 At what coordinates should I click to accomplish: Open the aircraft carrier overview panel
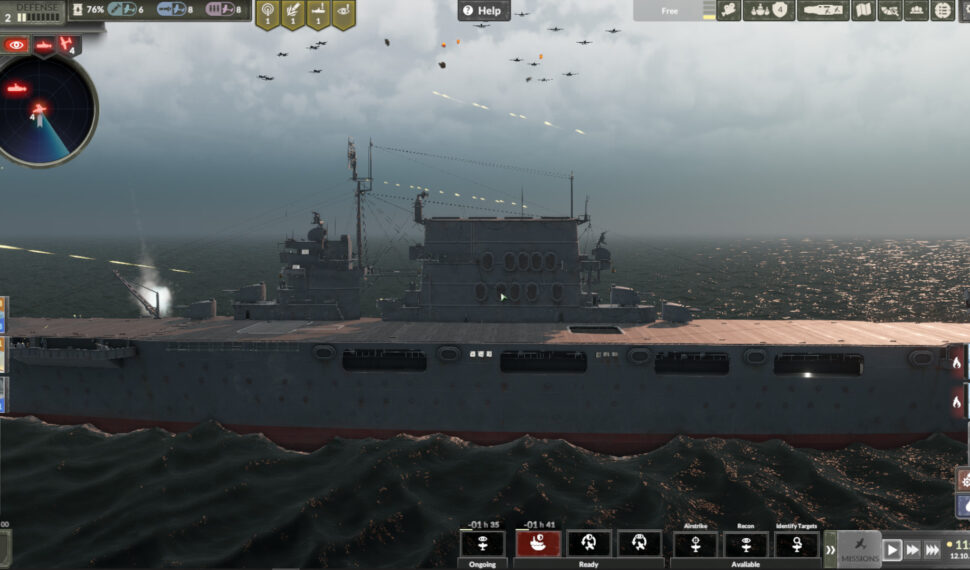point(822,11)
